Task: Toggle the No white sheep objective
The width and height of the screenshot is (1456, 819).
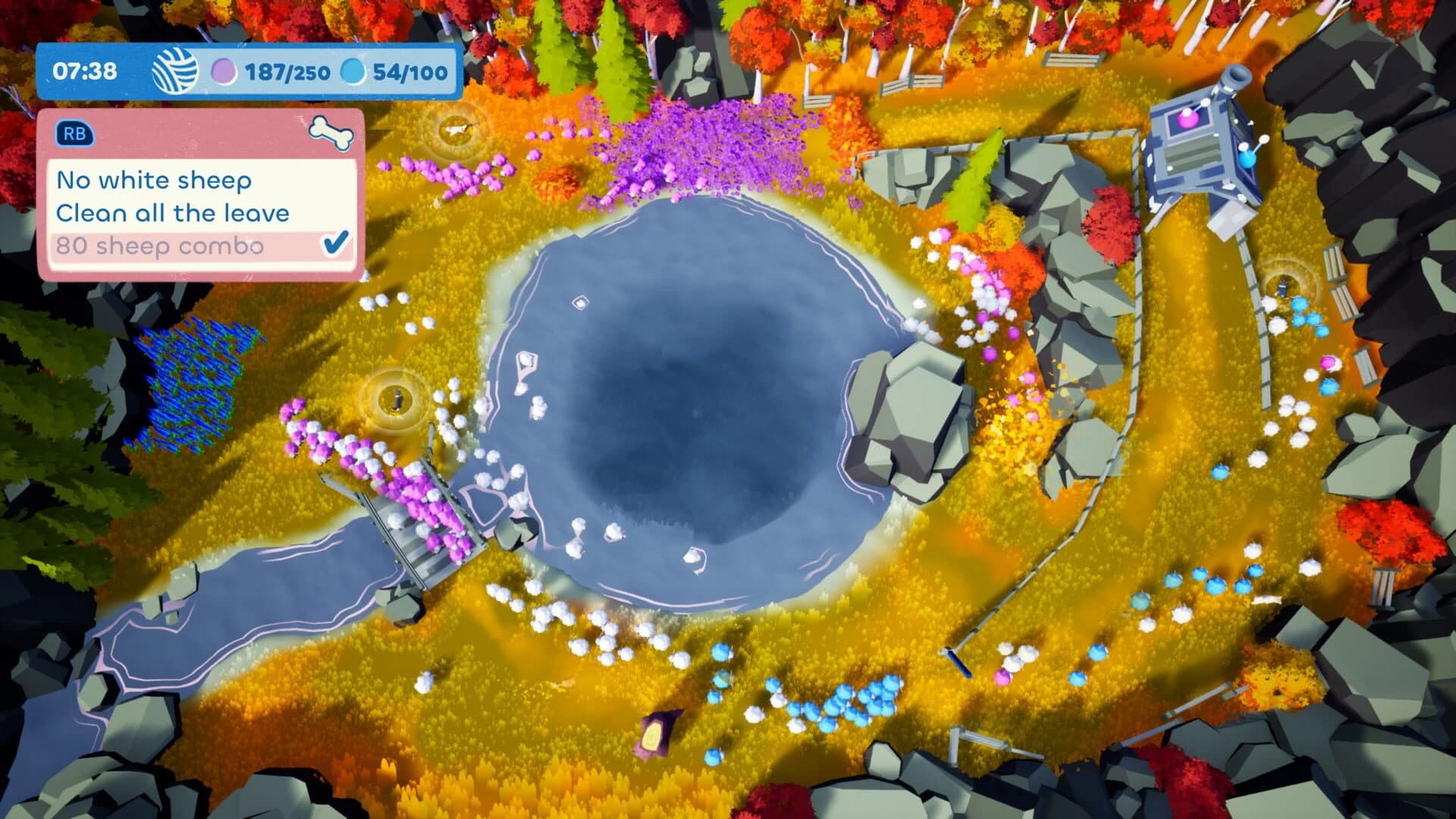Action: (154, 180)
